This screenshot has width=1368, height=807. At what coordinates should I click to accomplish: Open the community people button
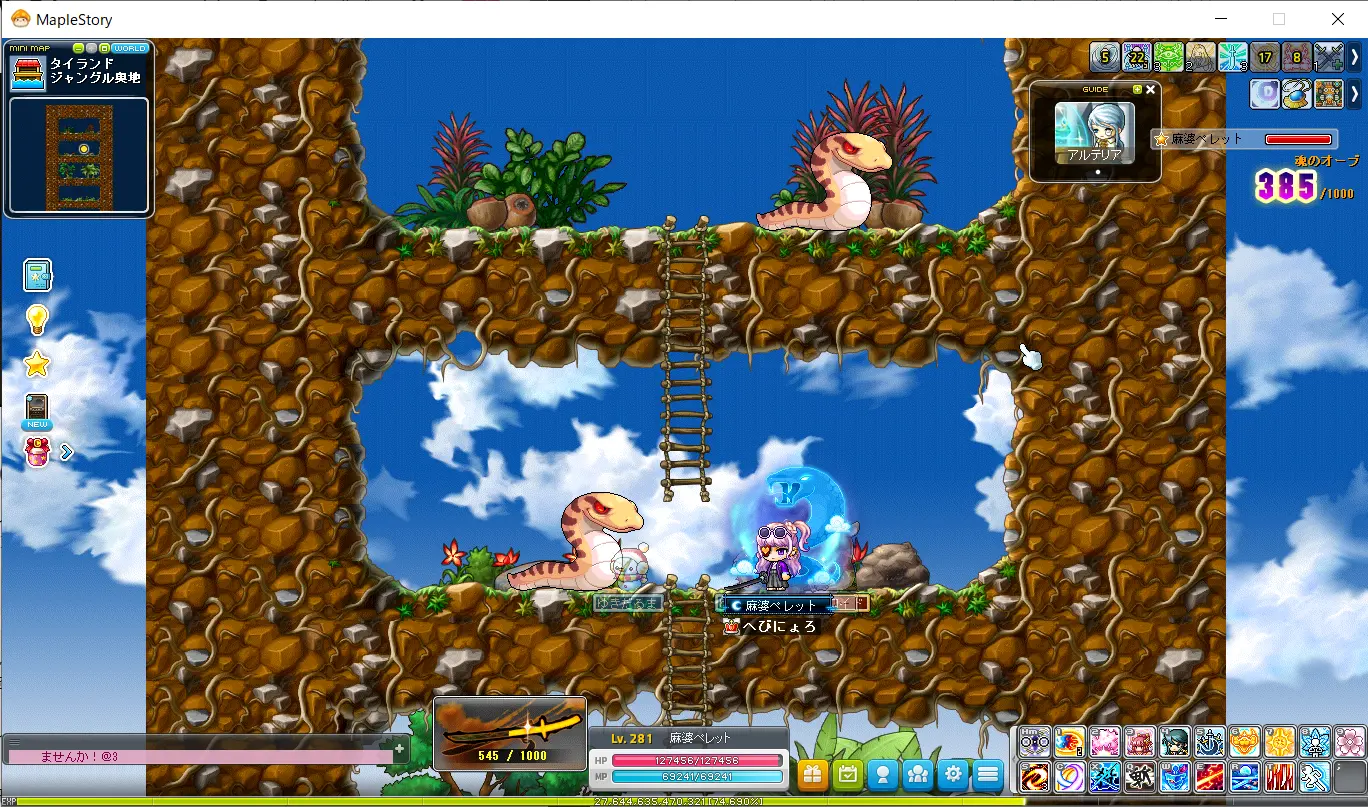point(918,774)
